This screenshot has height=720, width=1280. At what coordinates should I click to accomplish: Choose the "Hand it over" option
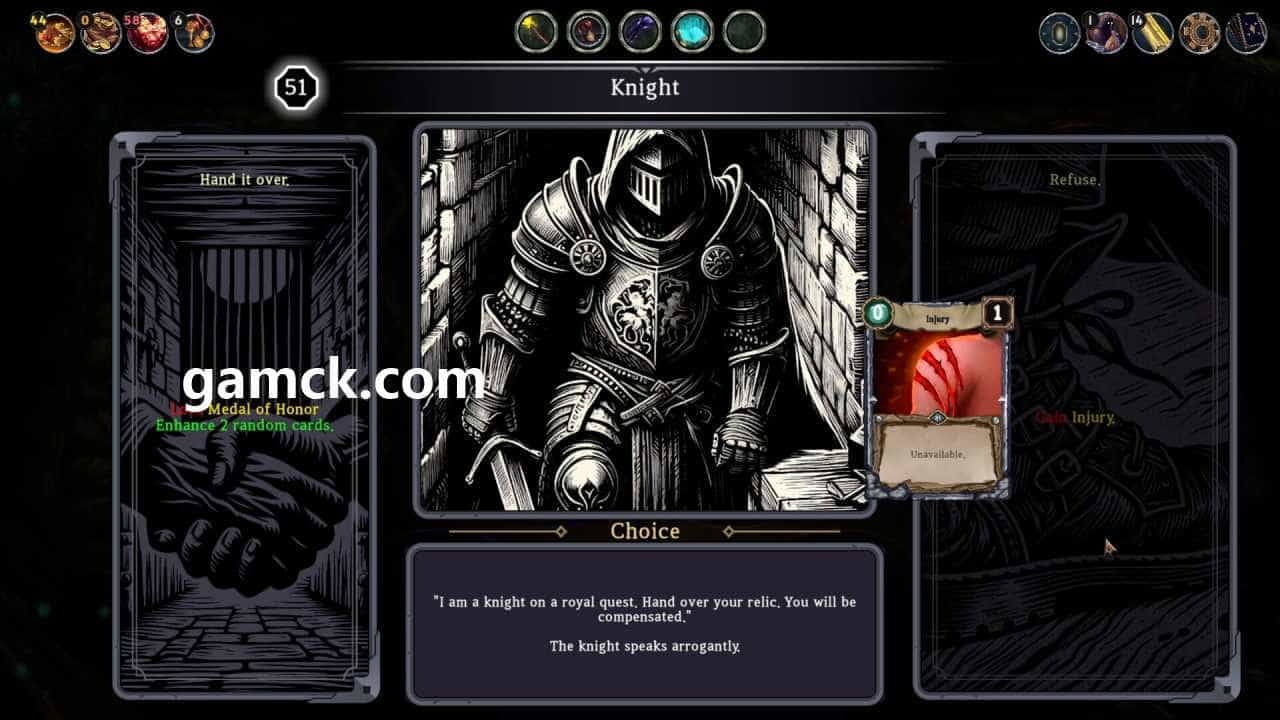[x=244, y=415]
